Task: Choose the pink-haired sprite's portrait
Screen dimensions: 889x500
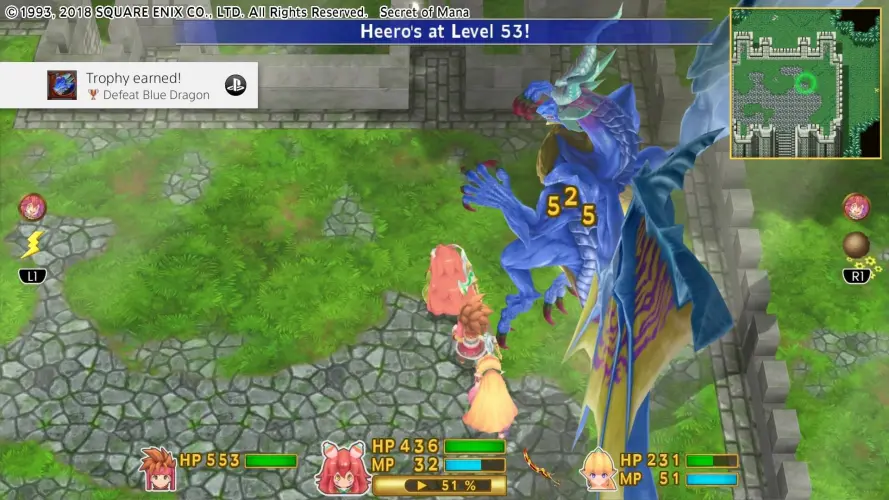Action: point(342,465)
